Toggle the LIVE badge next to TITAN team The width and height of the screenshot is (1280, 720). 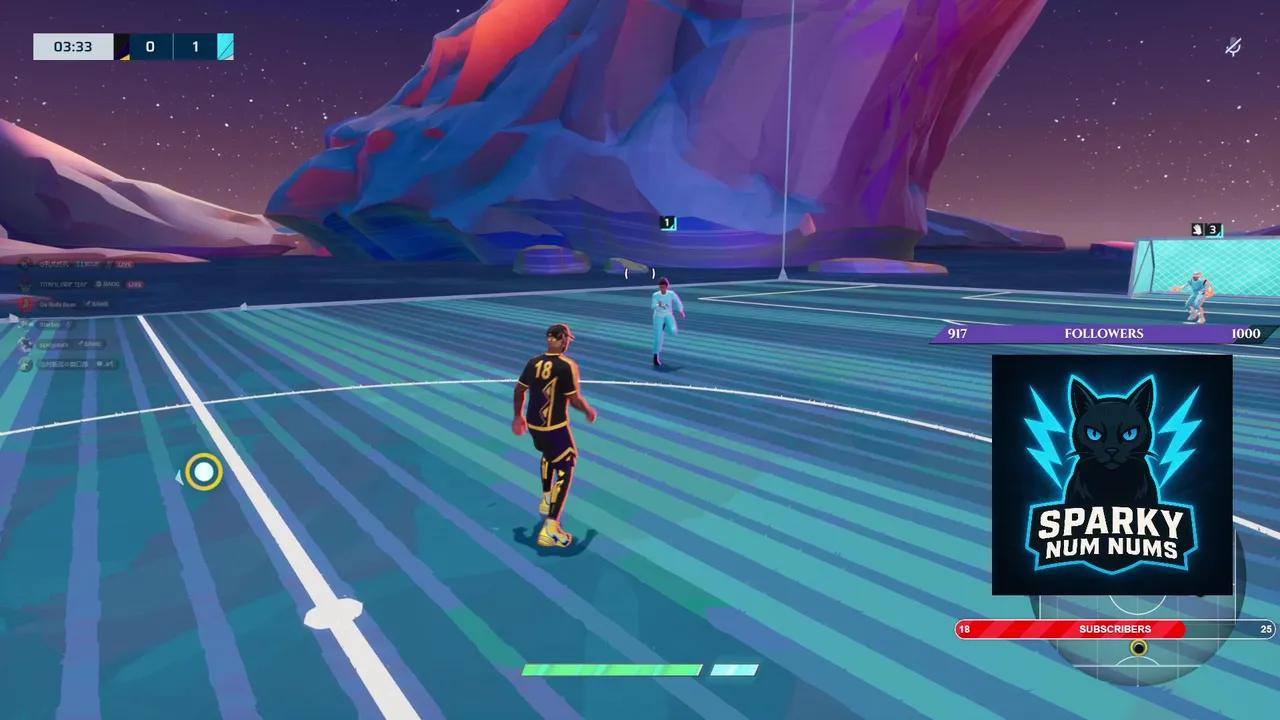134,284
